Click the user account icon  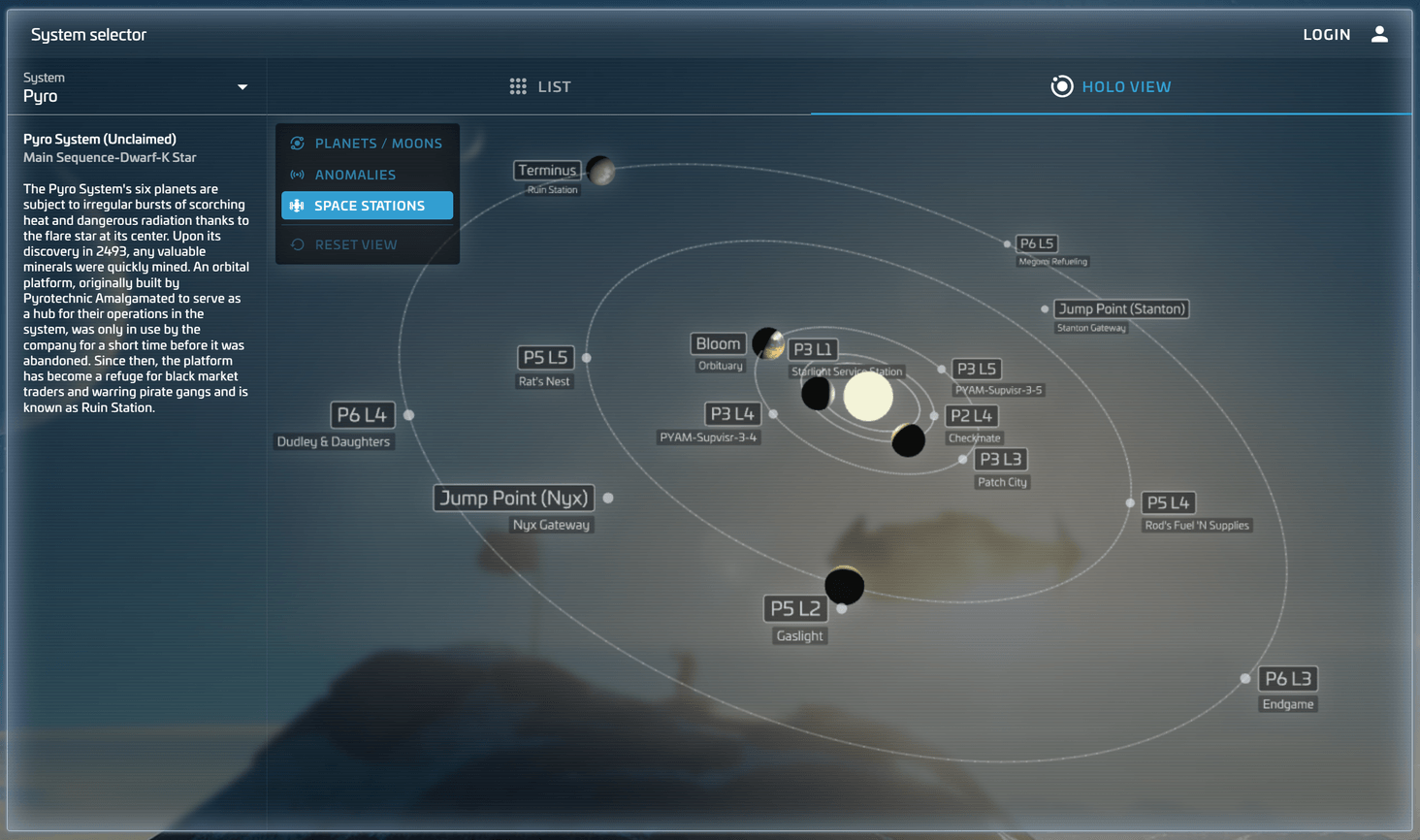[x=1379, y=33]
